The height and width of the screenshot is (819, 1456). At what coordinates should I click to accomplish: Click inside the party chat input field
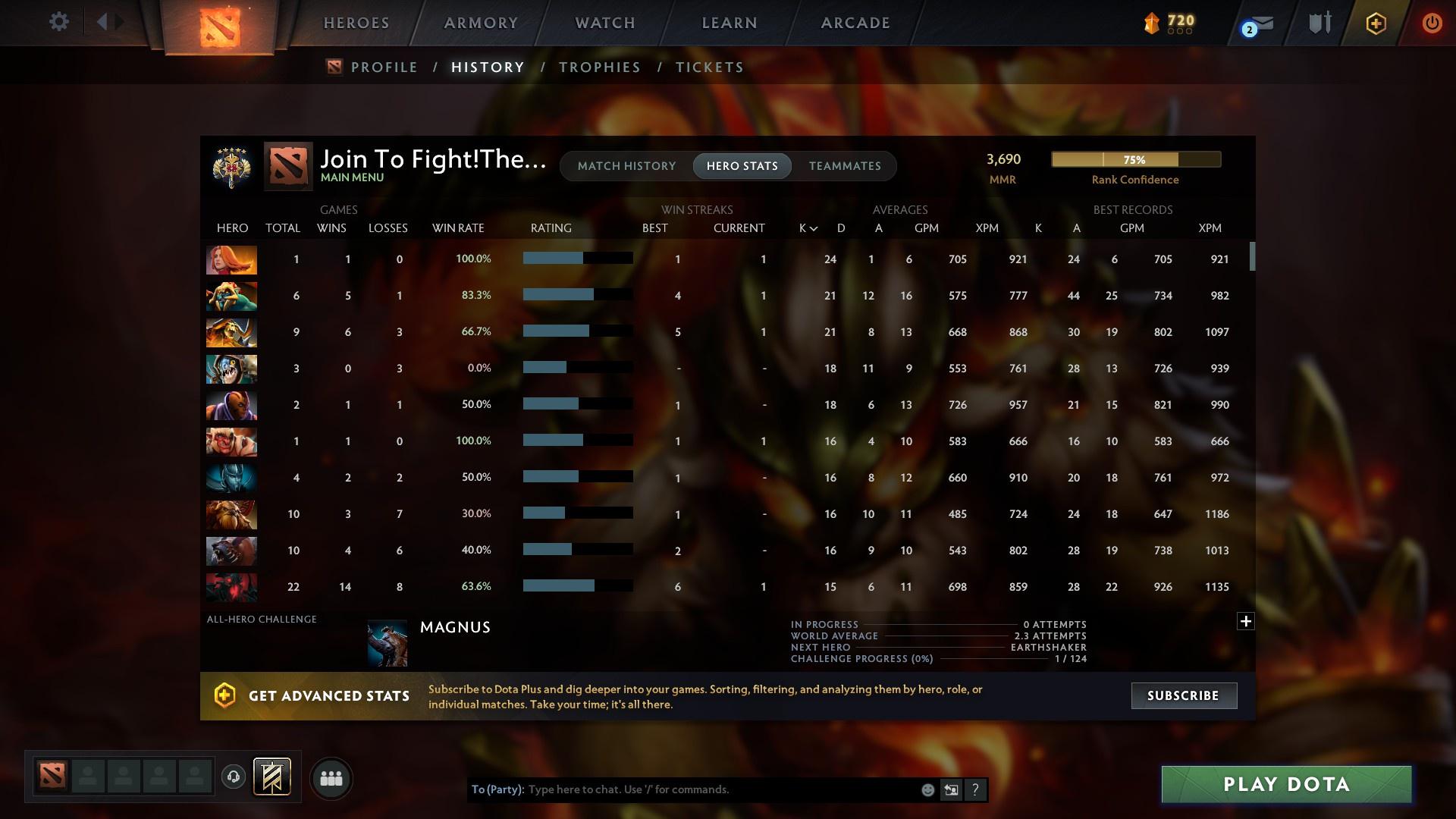coord(720,789)
